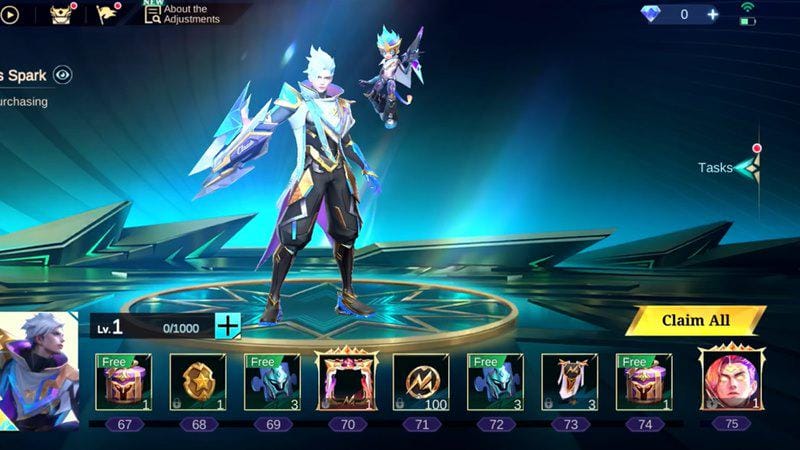Viewport: 800px width, 450px height.
Task: Select the gold star badge reward at level 68
Action: (x=198, y=382)
